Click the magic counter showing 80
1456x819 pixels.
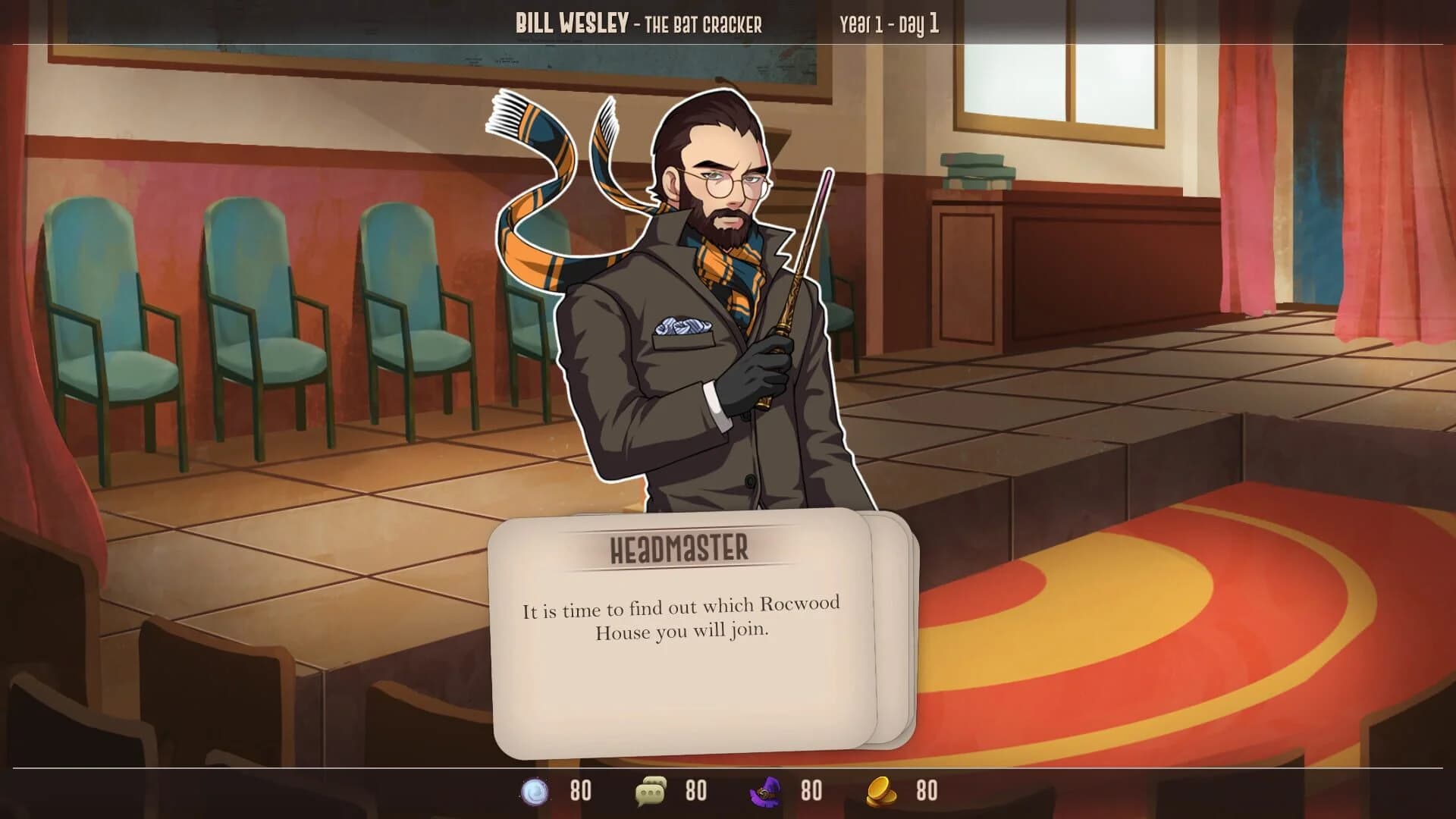pyautogui.click(x=580, y=790)
